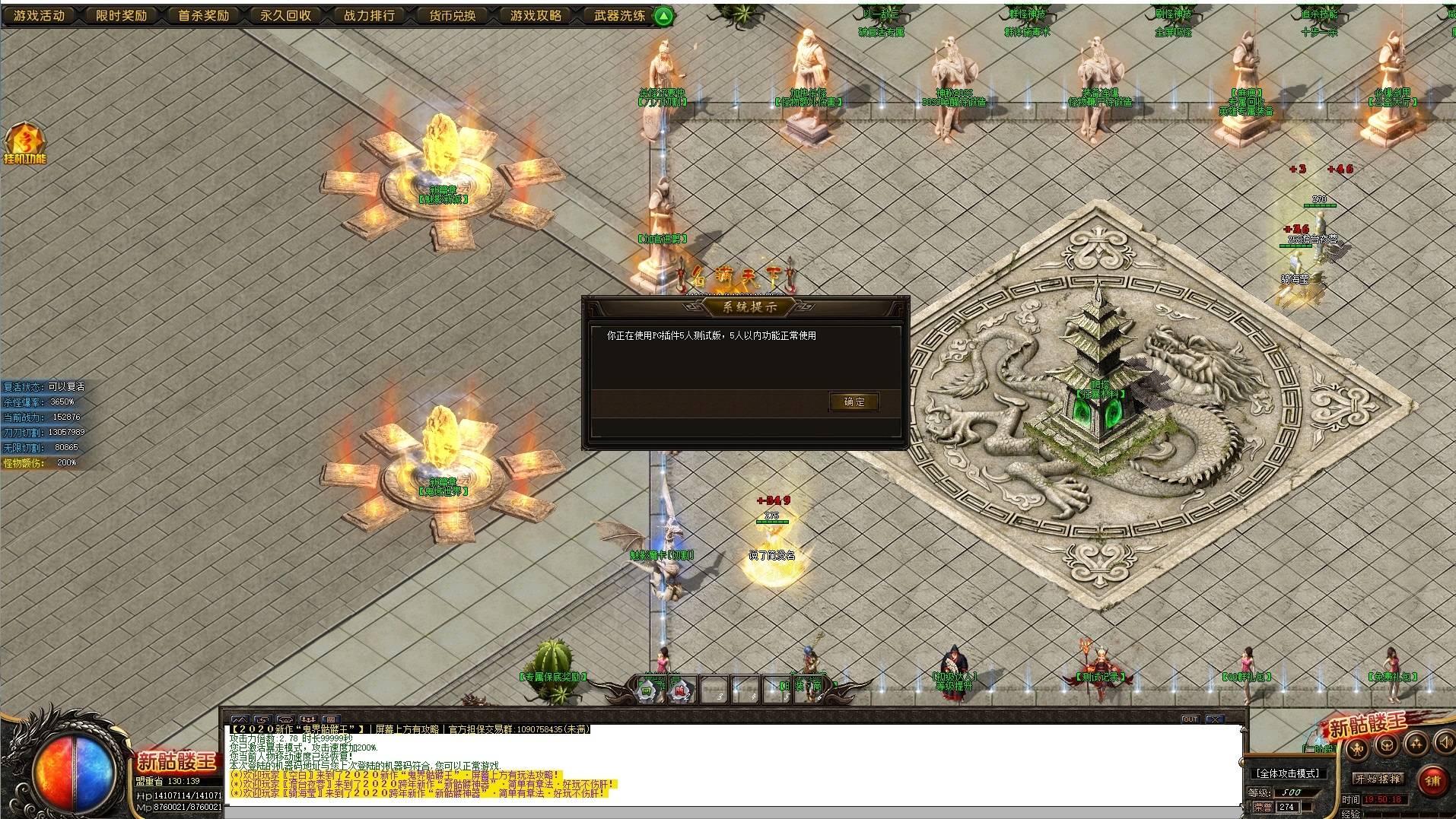Open the 游戏活动 menu
1456x819 pixels.
pos(40,15)
